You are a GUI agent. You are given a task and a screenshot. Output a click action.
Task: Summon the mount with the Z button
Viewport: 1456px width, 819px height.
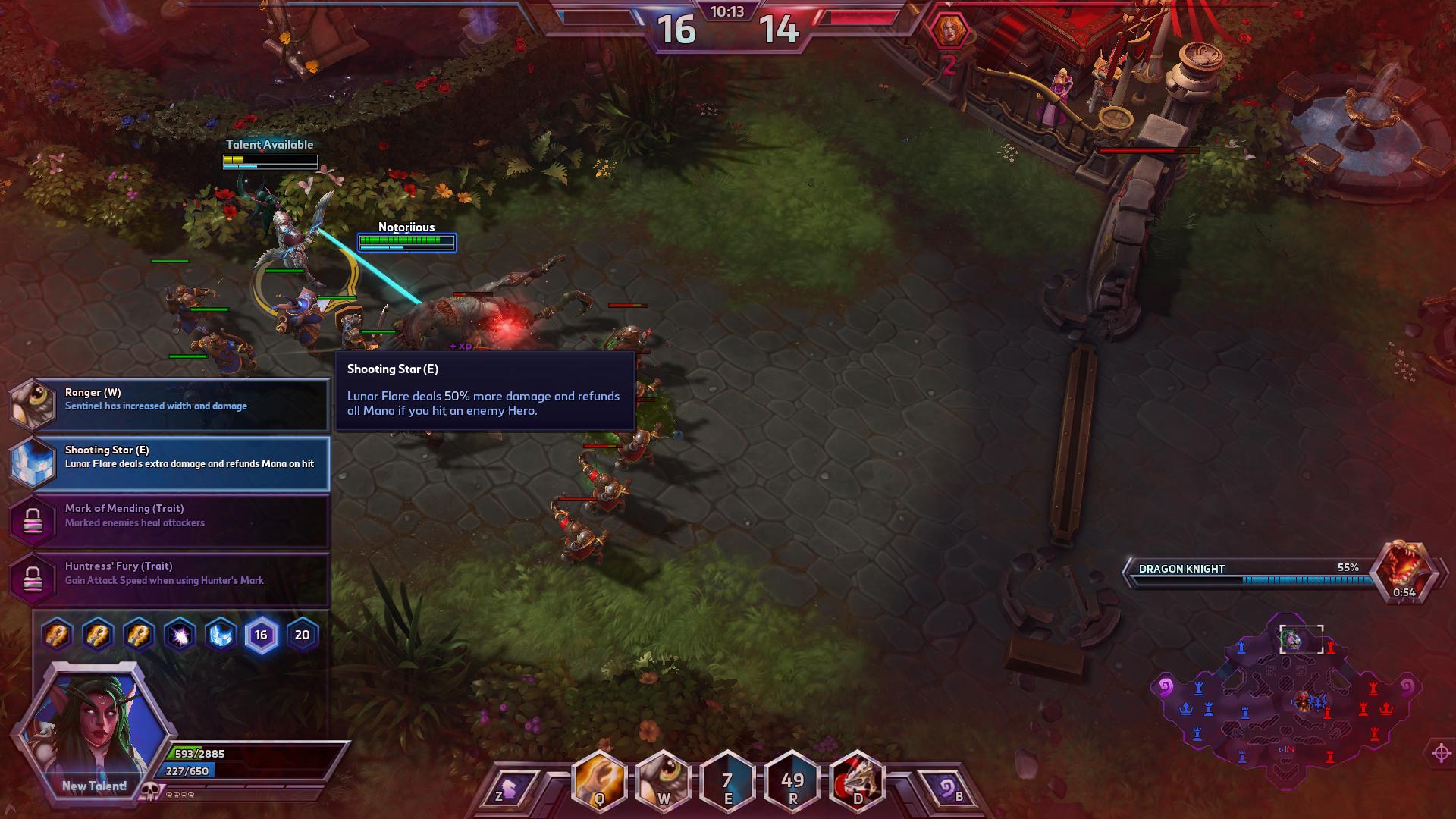[508, 790]
